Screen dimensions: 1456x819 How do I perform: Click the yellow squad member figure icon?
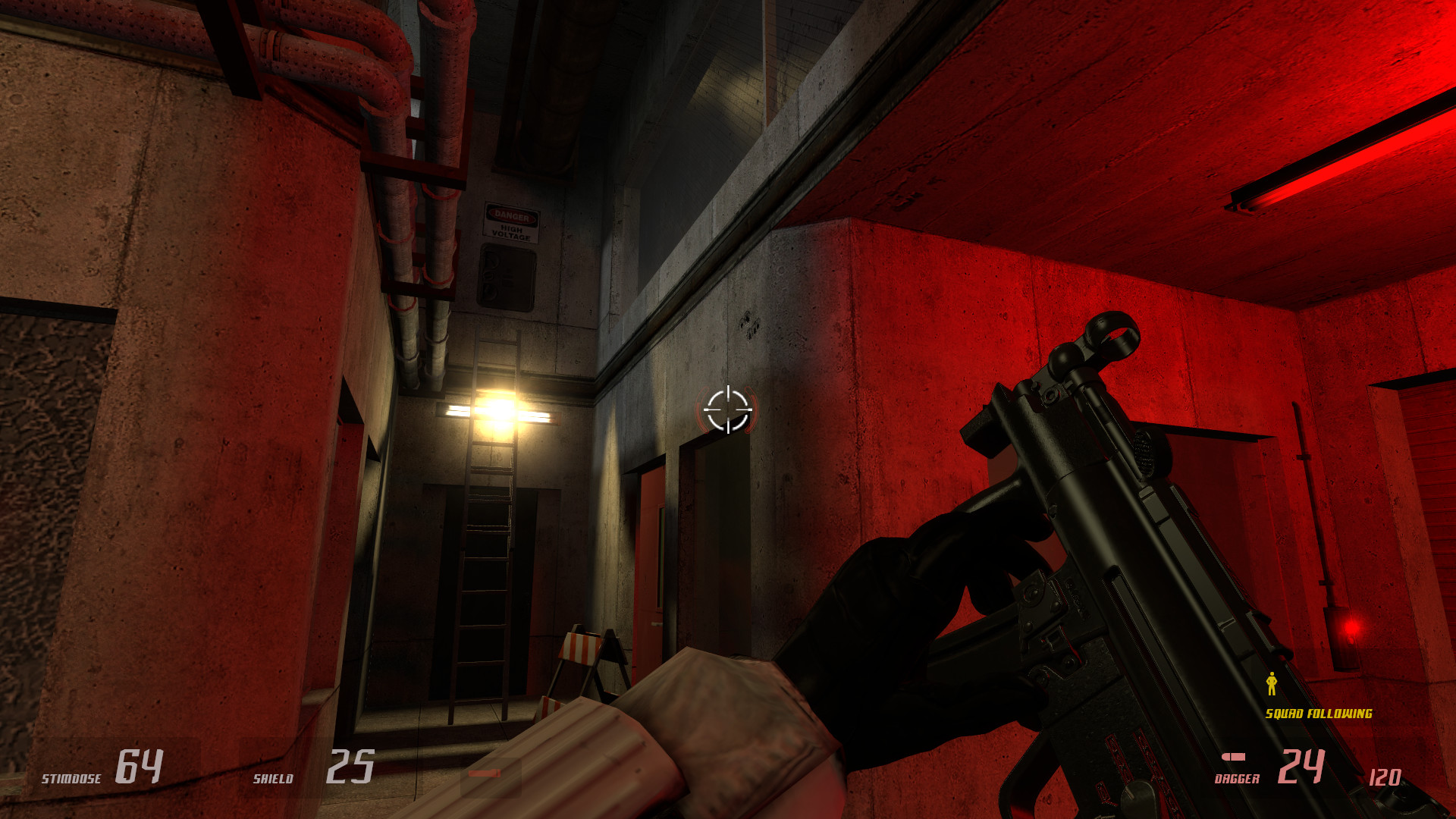[x=1272, y=684]
